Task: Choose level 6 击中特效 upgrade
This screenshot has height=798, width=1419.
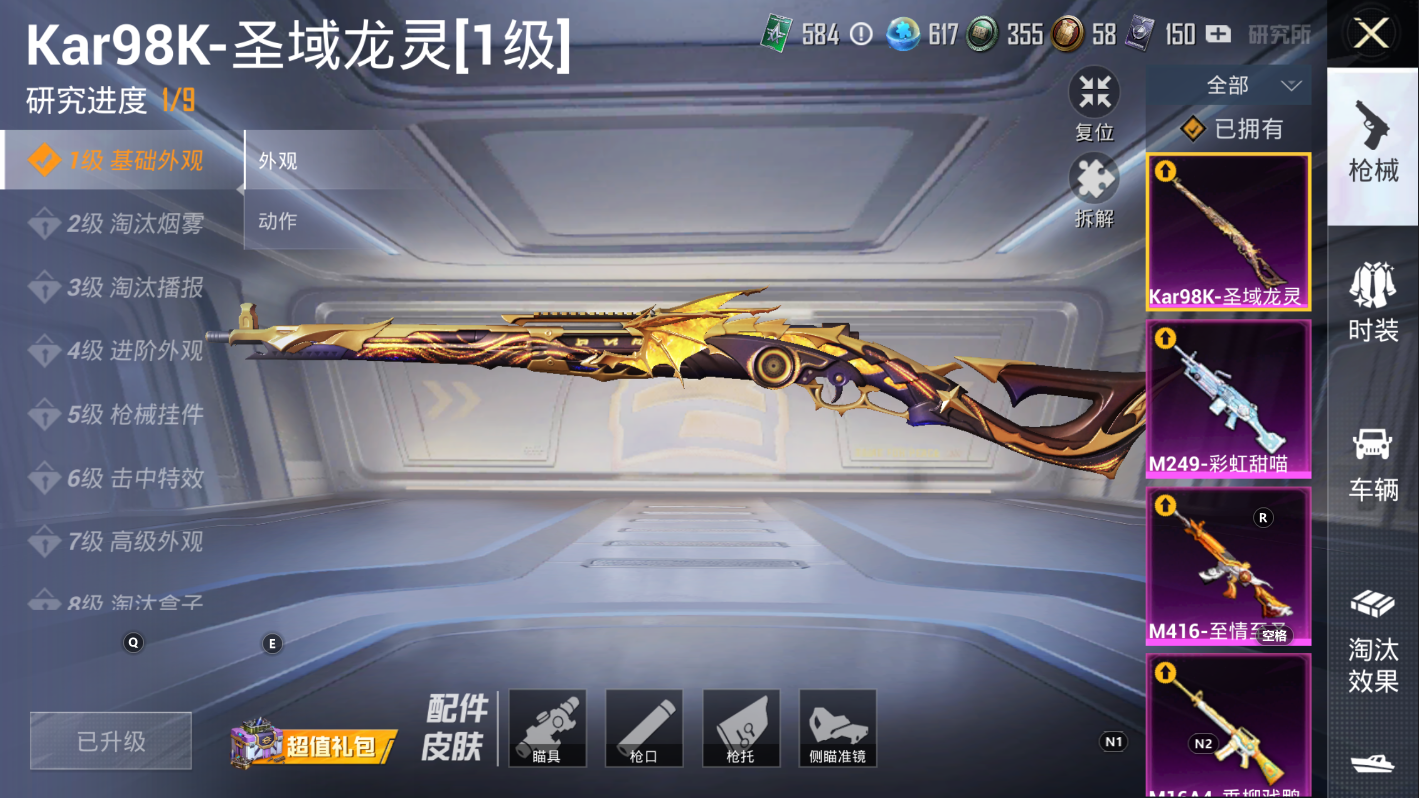Action: click(120, 478)
